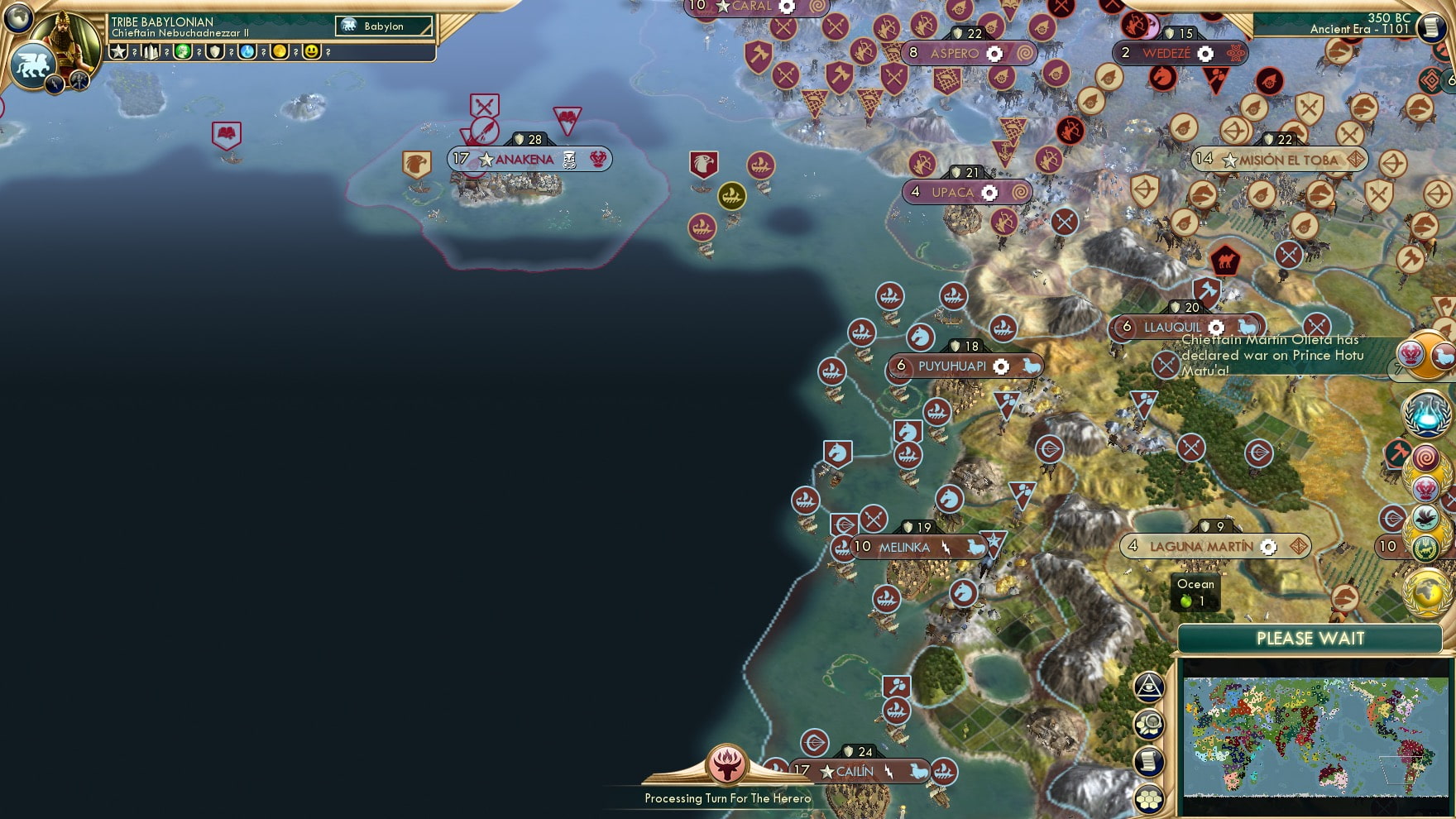This screenshot has width=1456, height=819.
Task: Open the technology flask notification on the right
Action: tap(1427, 414)
